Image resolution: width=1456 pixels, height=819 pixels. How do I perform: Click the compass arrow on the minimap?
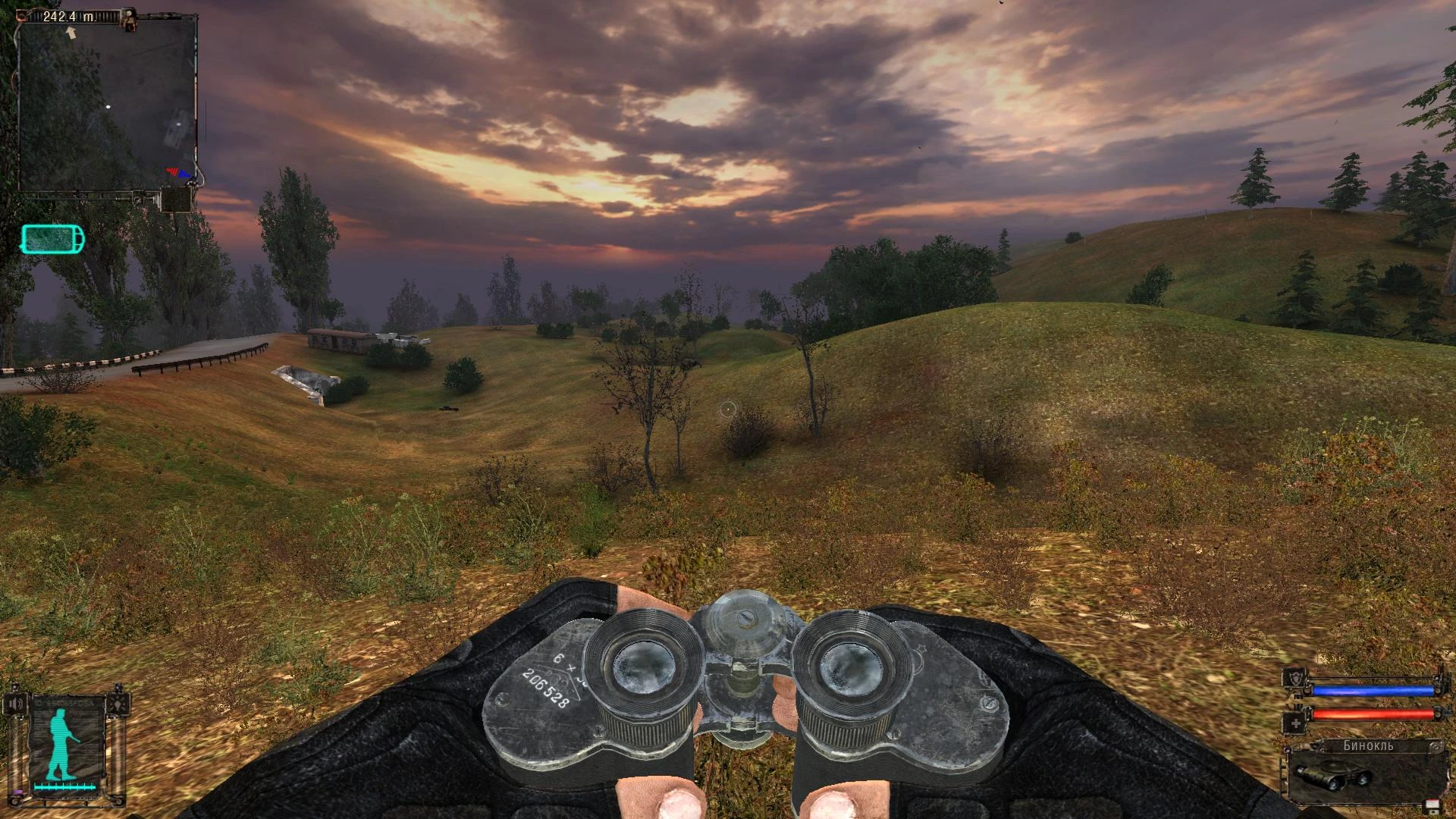[71, 32]
